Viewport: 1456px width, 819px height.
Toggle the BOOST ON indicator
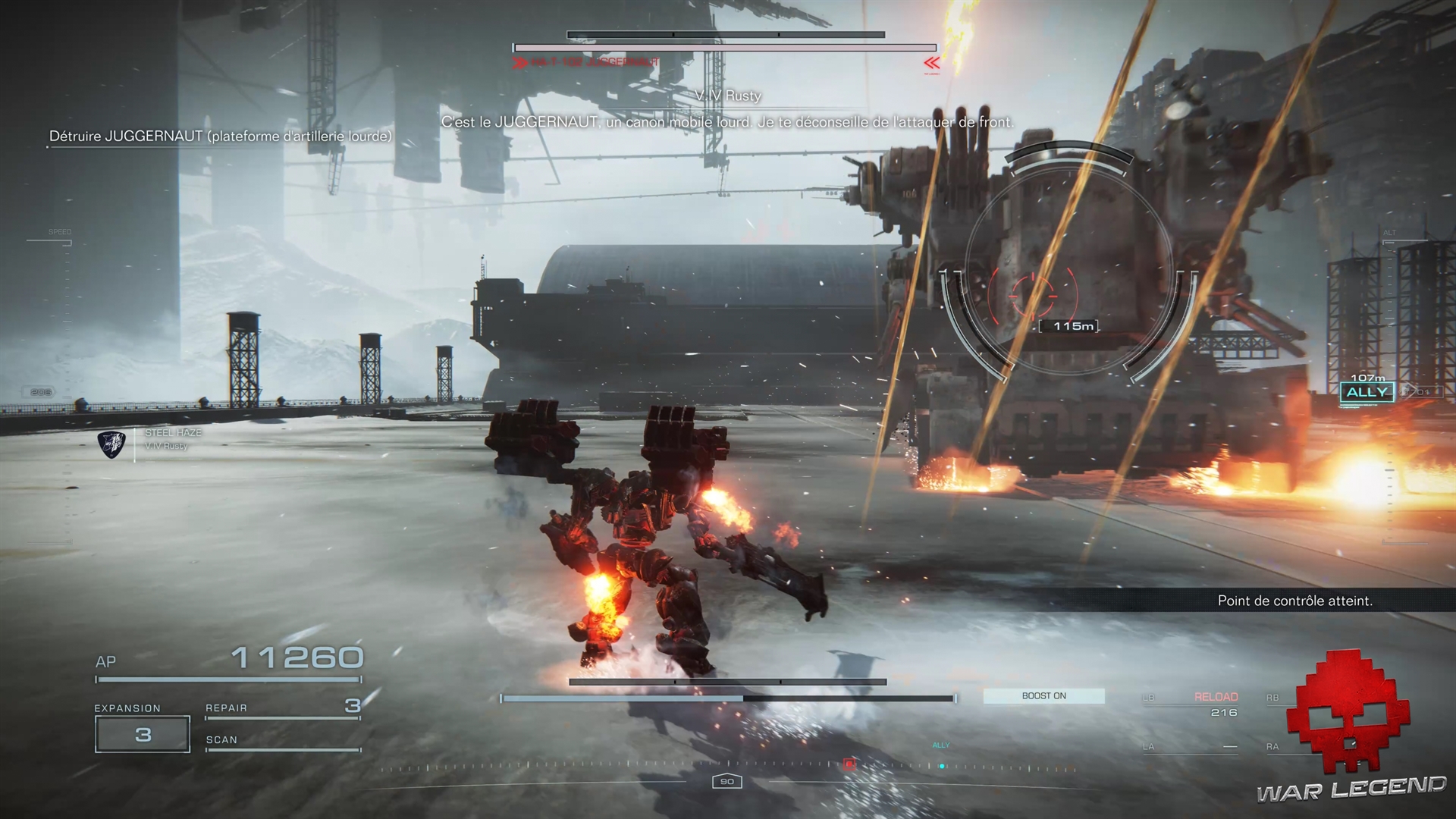point(1043,696)
